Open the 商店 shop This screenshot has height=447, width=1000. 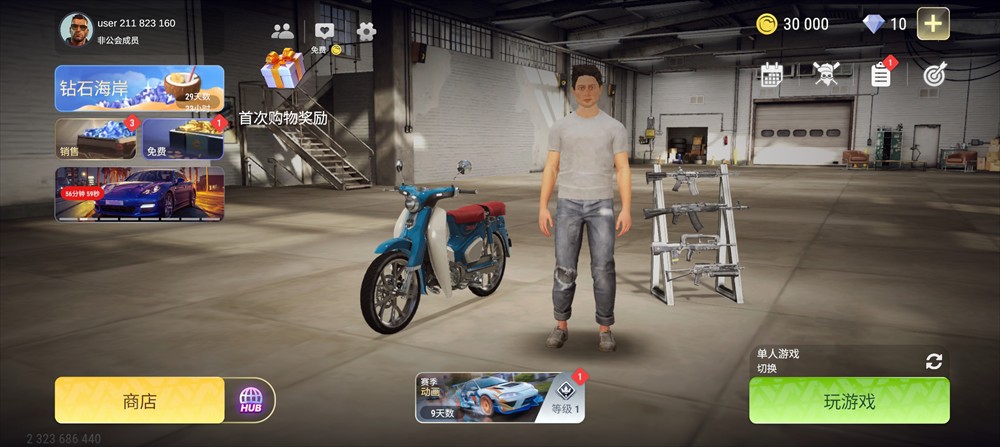point(139,401)
